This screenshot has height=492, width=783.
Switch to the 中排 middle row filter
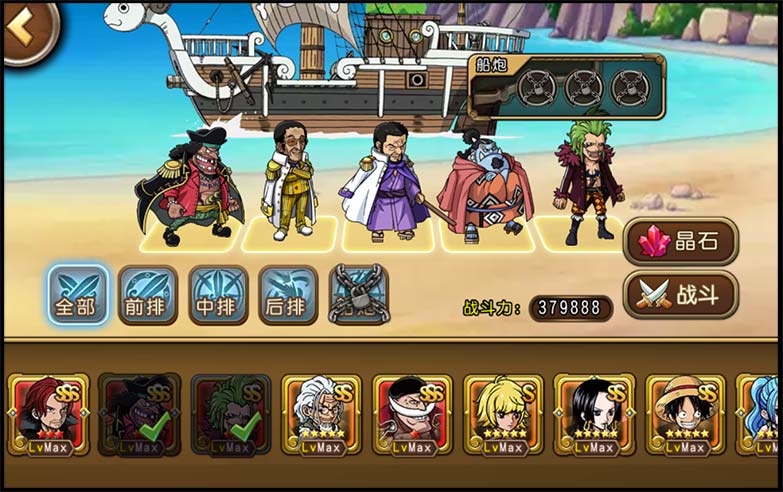coord(218,295)
